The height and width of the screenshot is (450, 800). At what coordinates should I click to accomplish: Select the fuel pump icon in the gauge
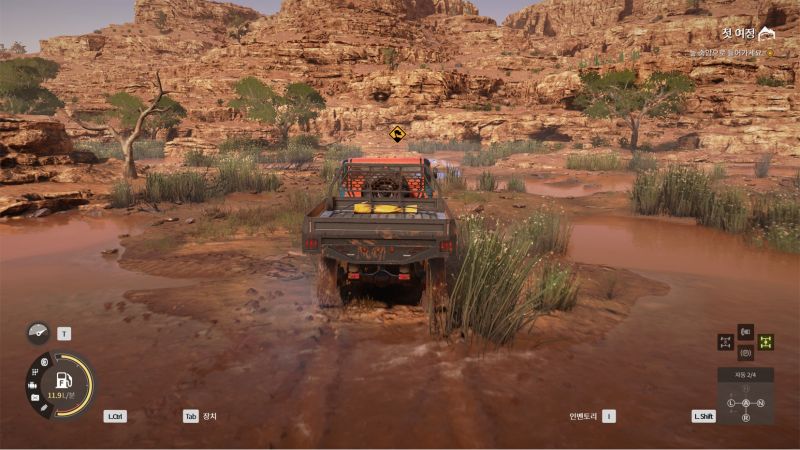(x=63, y=380)
